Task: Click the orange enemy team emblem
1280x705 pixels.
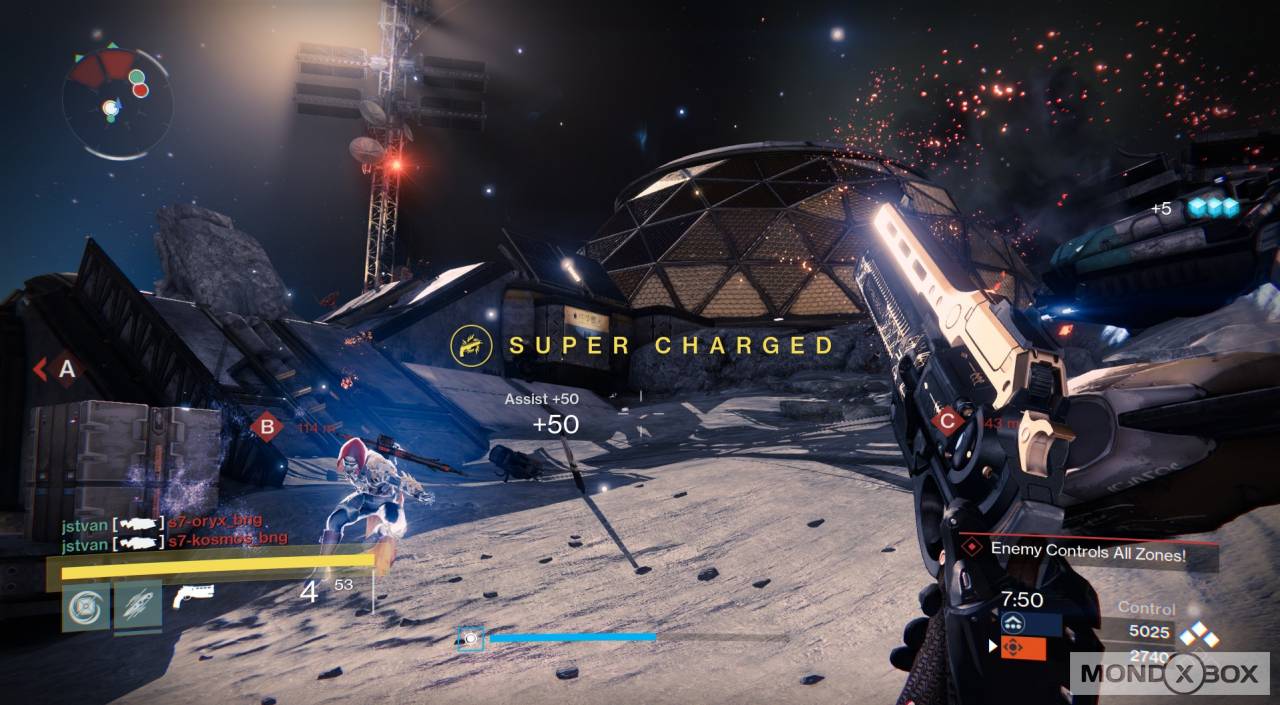Action: pos(1022,648)
